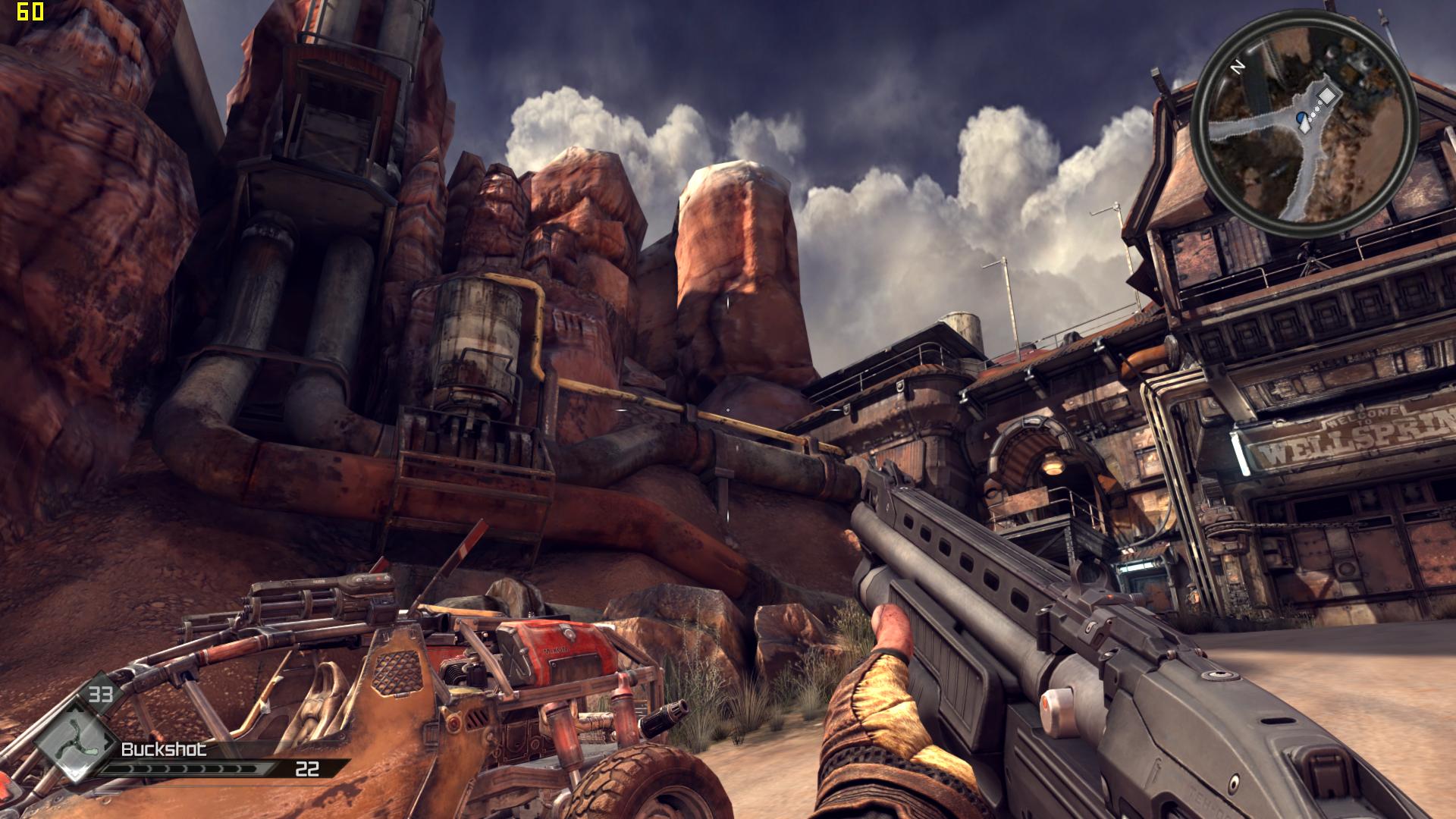Select the white diamond objective marker on minimap
This screenshot has width=1456, height=819.
[x=1327, y=96]
